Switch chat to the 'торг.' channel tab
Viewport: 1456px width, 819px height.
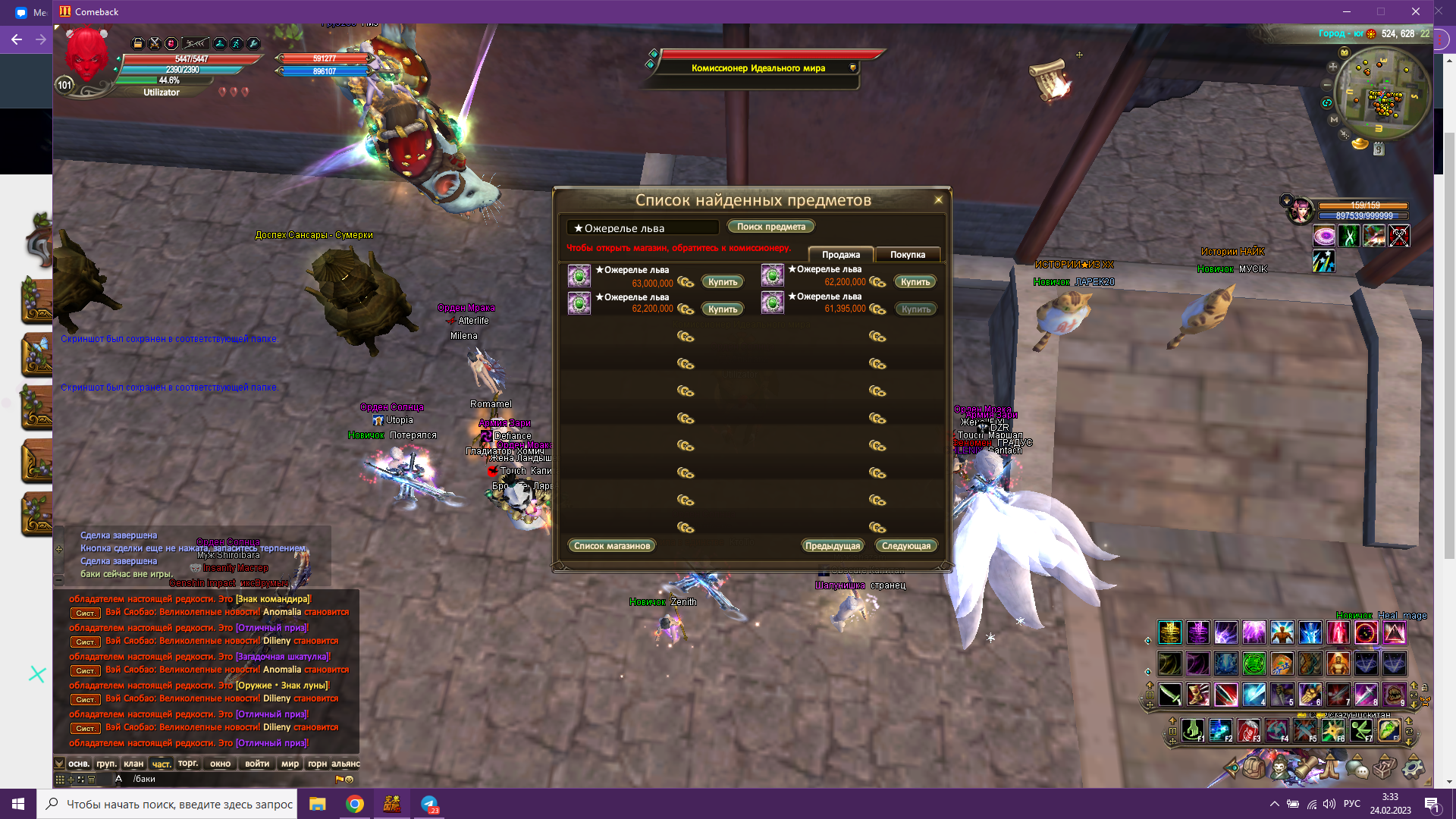[x=188, y=764]
